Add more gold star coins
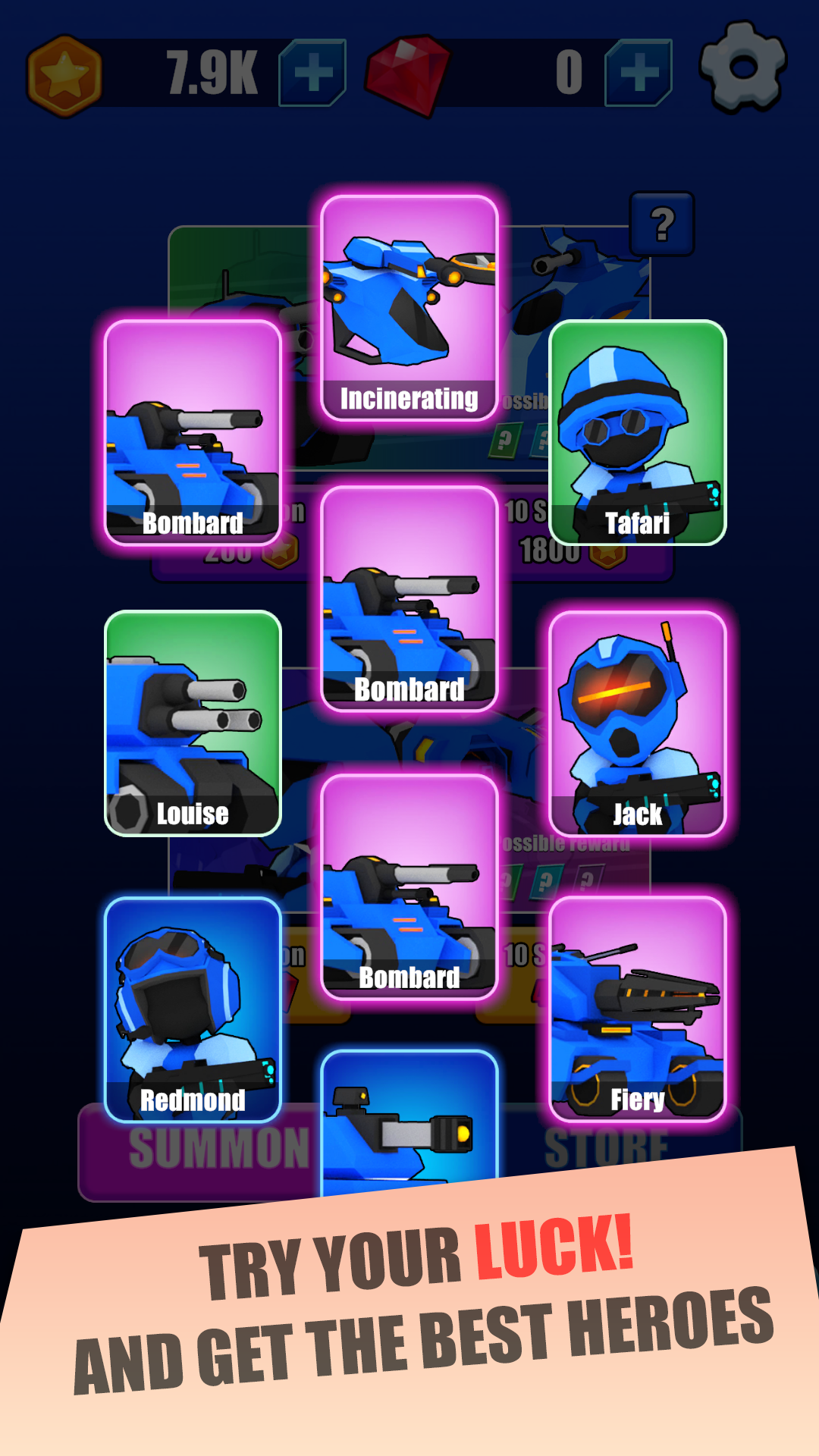The image size is (819, 1456). [x=312, y=73]
